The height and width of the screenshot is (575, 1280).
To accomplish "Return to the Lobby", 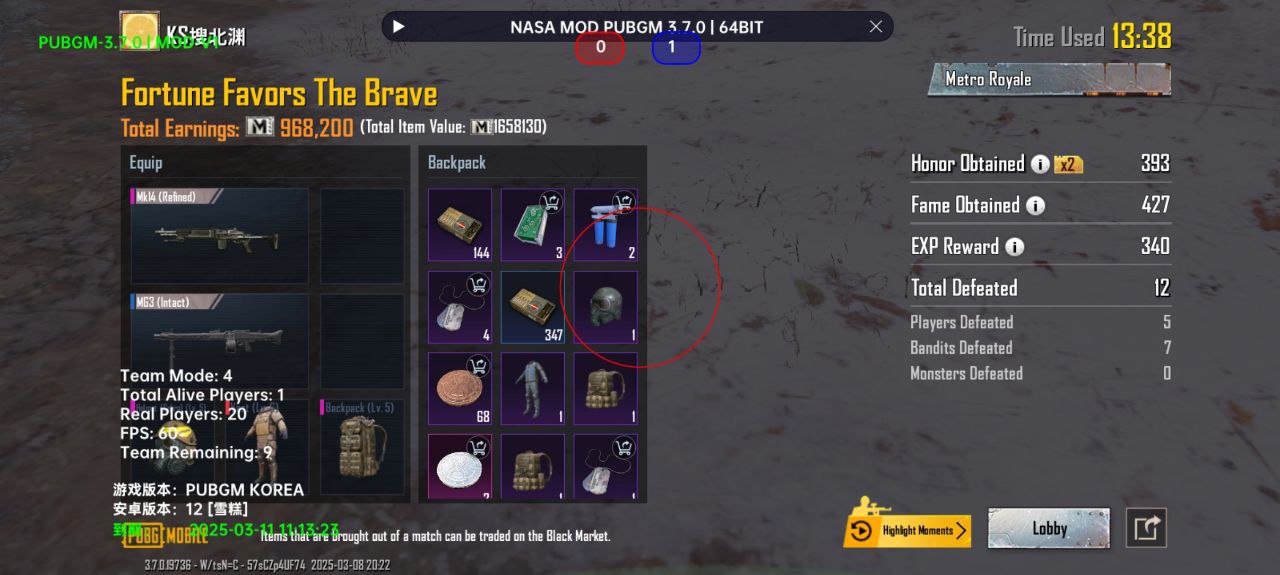I will click(1048, 528).
